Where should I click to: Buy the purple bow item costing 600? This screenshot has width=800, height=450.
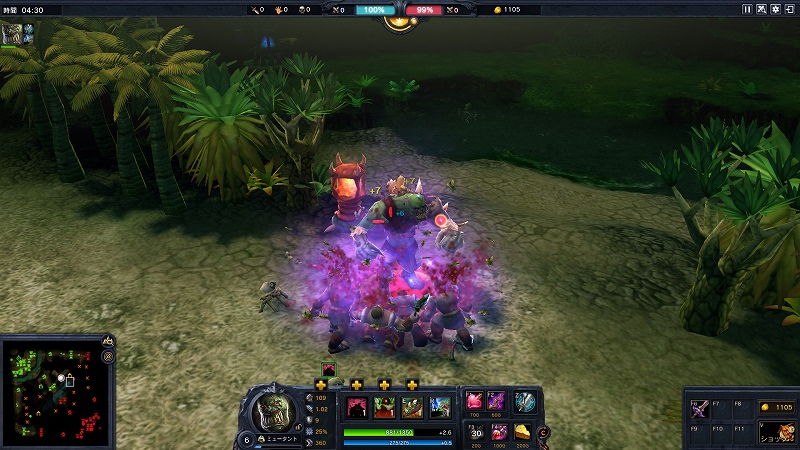point(496,402)
